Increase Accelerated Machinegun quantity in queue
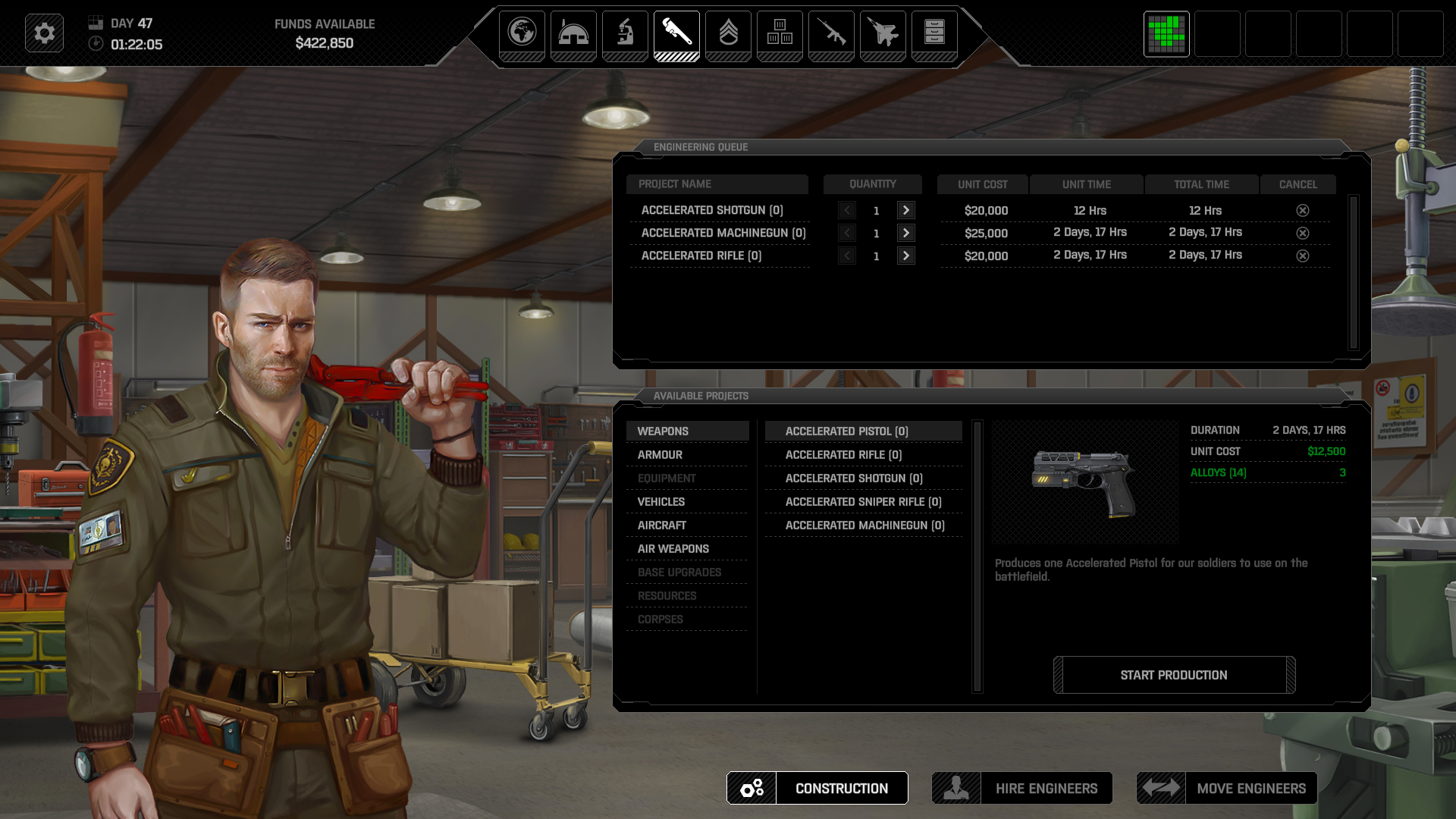 [905, 234]
